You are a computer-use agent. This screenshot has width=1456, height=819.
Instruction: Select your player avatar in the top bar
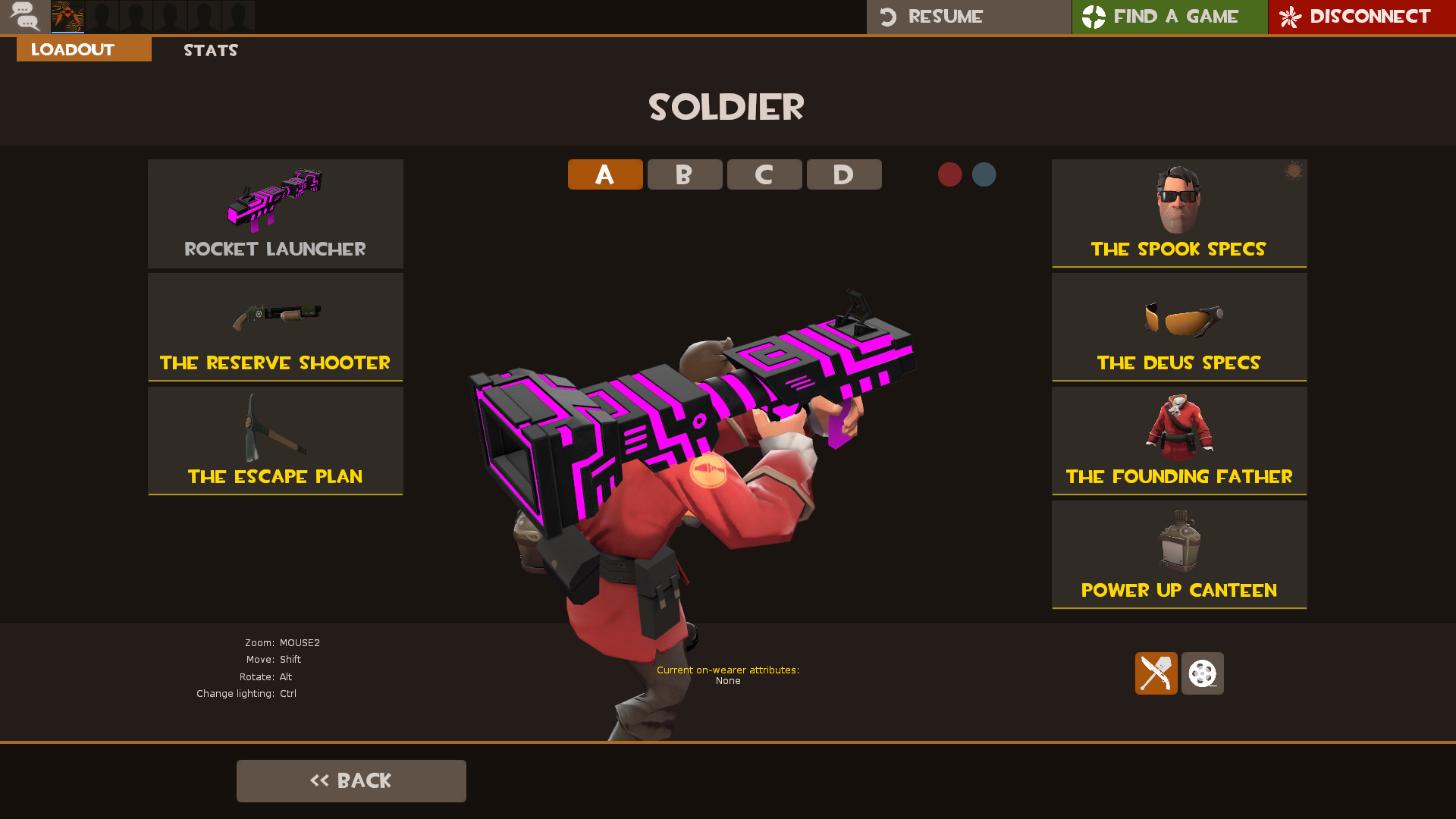point(67,17)
